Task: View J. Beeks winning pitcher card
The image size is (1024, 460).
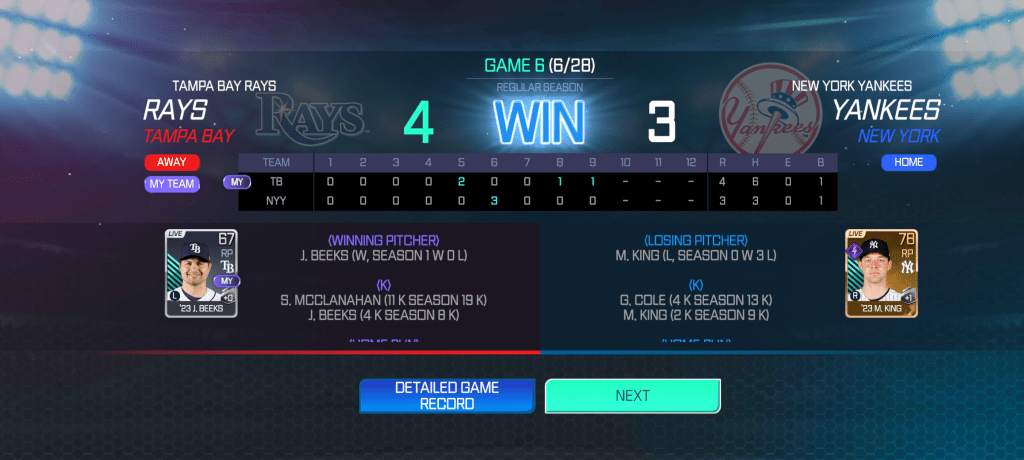Action: point(201,273)
